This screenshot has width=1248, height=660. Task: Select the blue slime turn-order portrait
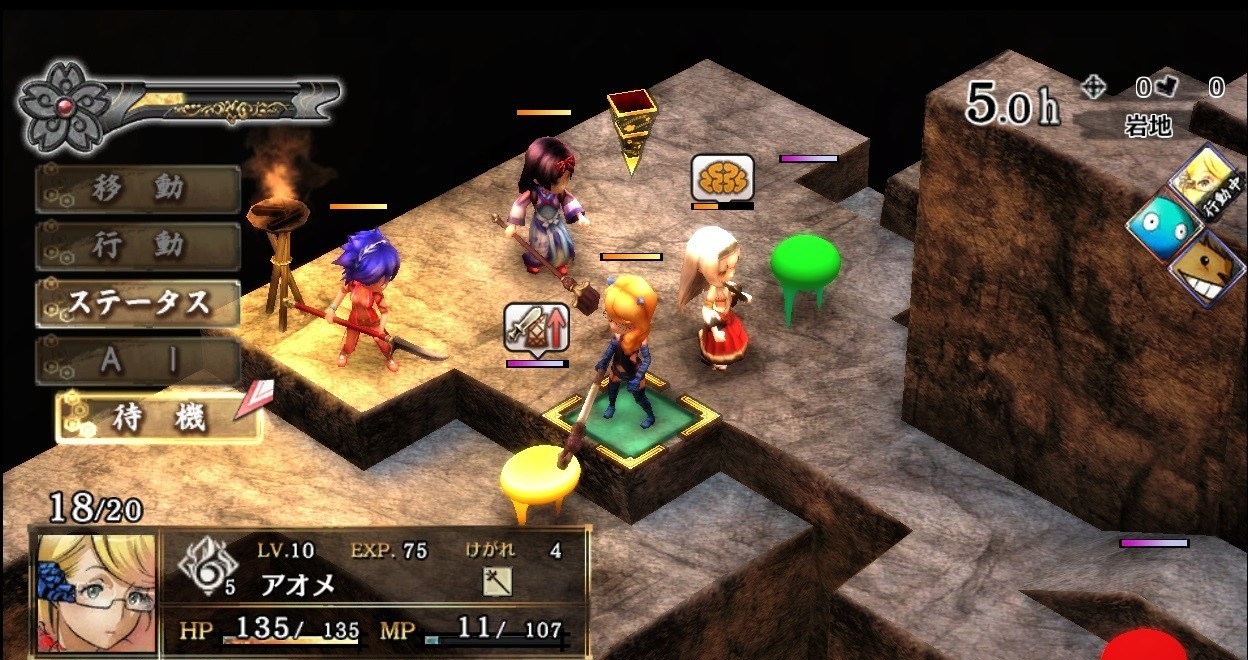pos(1163,227)
